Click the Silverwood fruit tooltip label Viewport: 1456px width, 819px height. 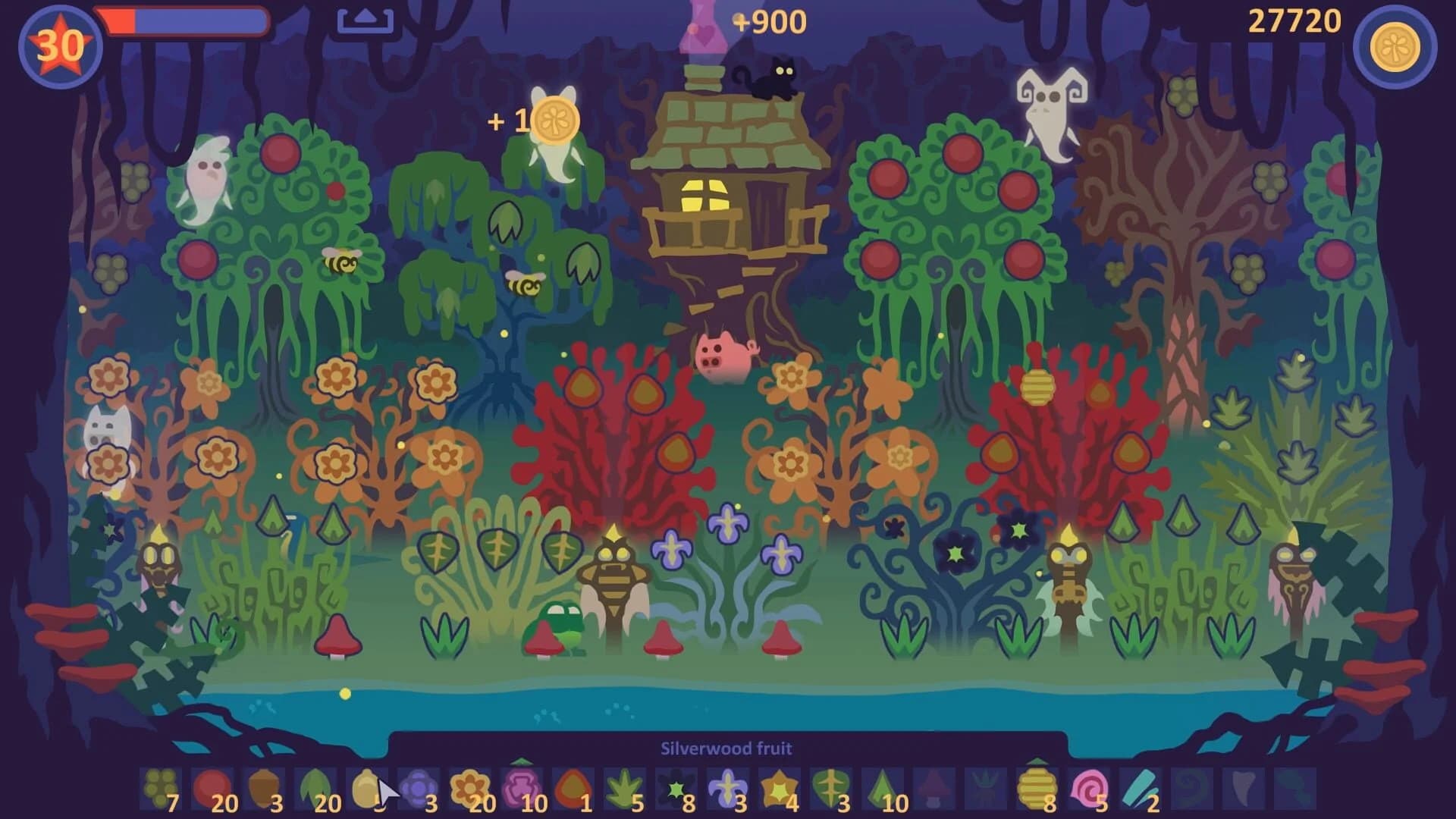coord(727,748)
